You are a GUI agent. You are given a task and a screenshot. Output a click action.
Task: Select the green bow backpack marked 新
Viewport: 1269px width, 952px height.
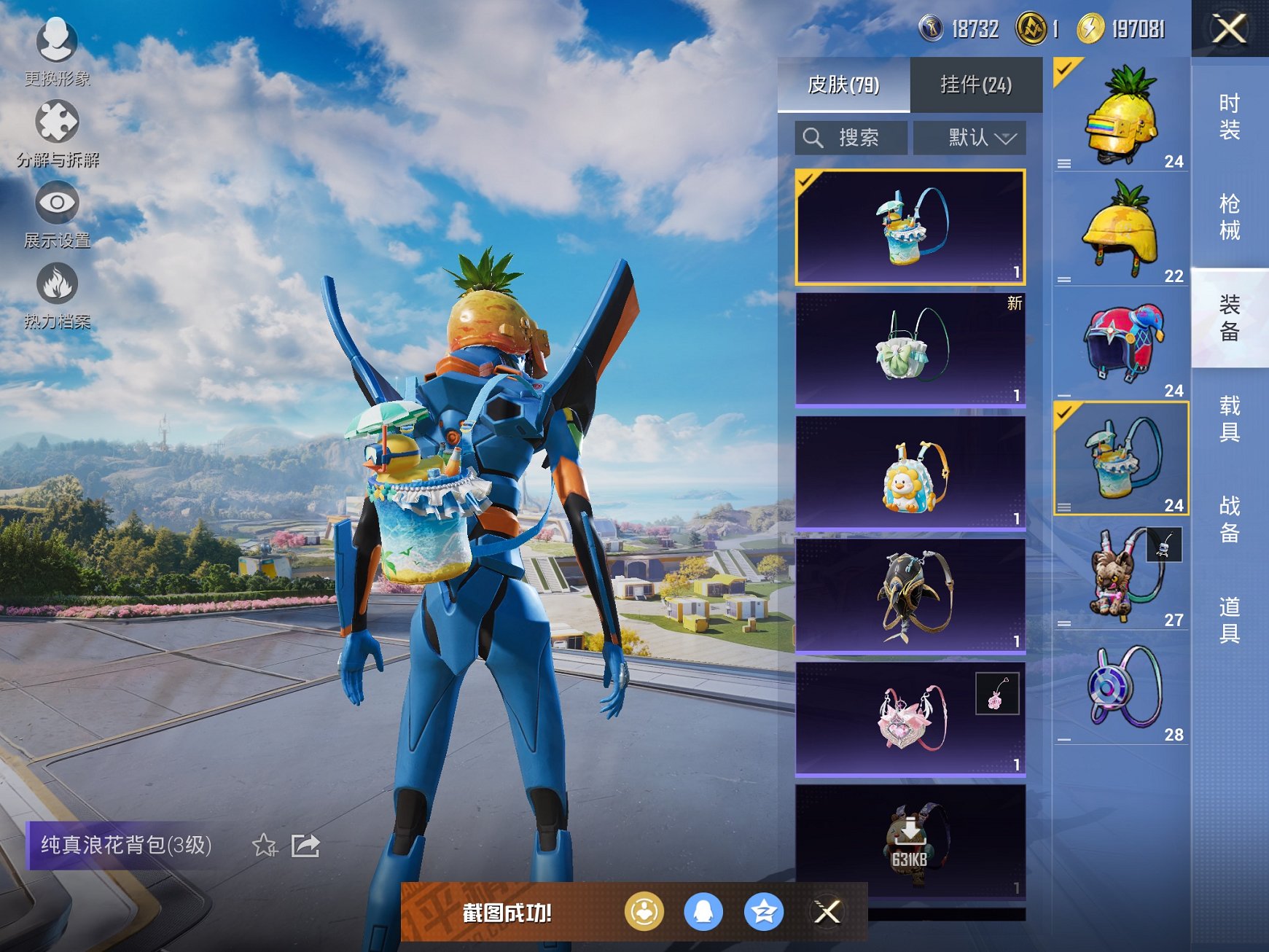[910, 348]
